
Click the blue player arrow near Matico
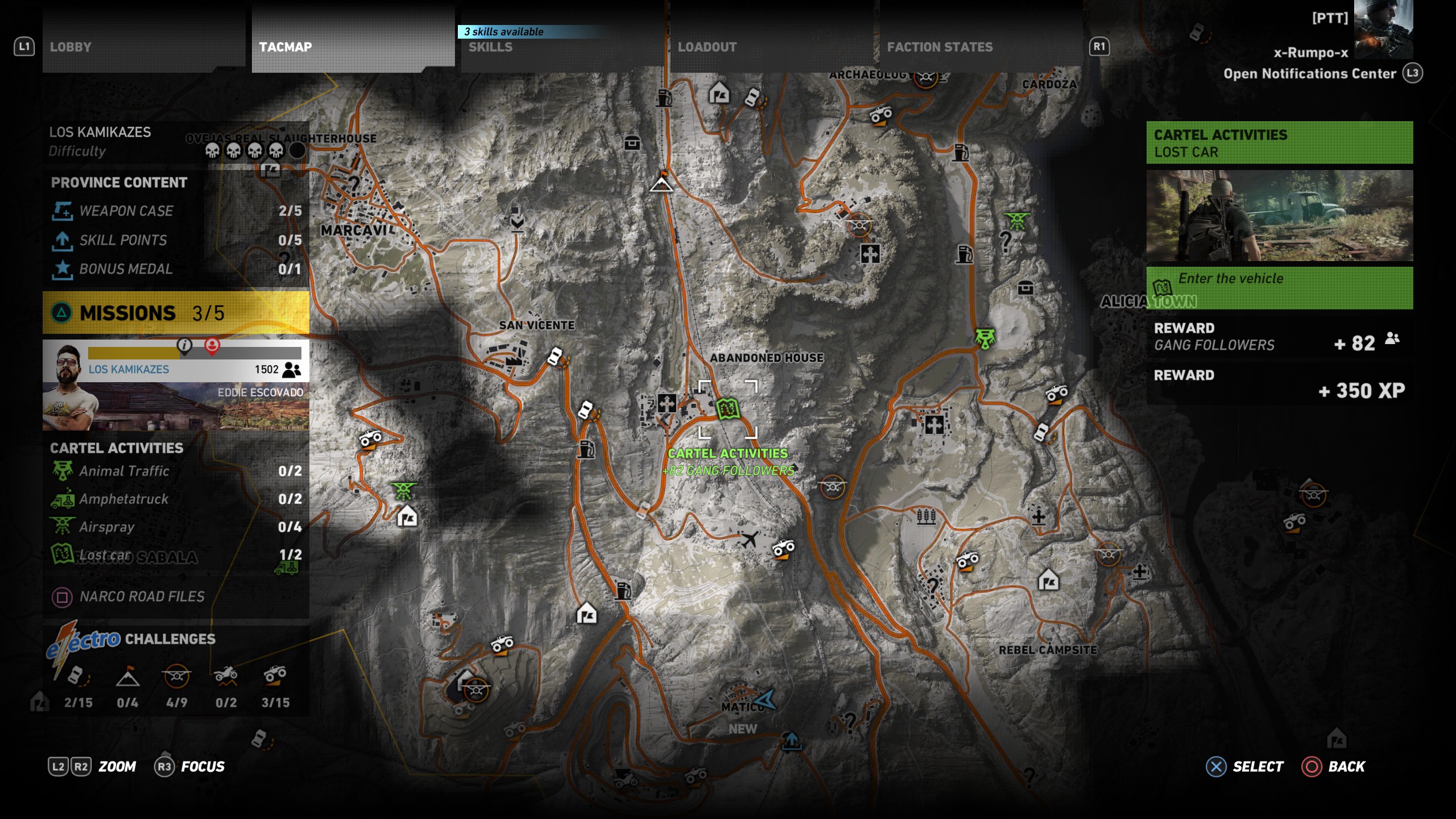pyautogui.click(x=766, y=700)
